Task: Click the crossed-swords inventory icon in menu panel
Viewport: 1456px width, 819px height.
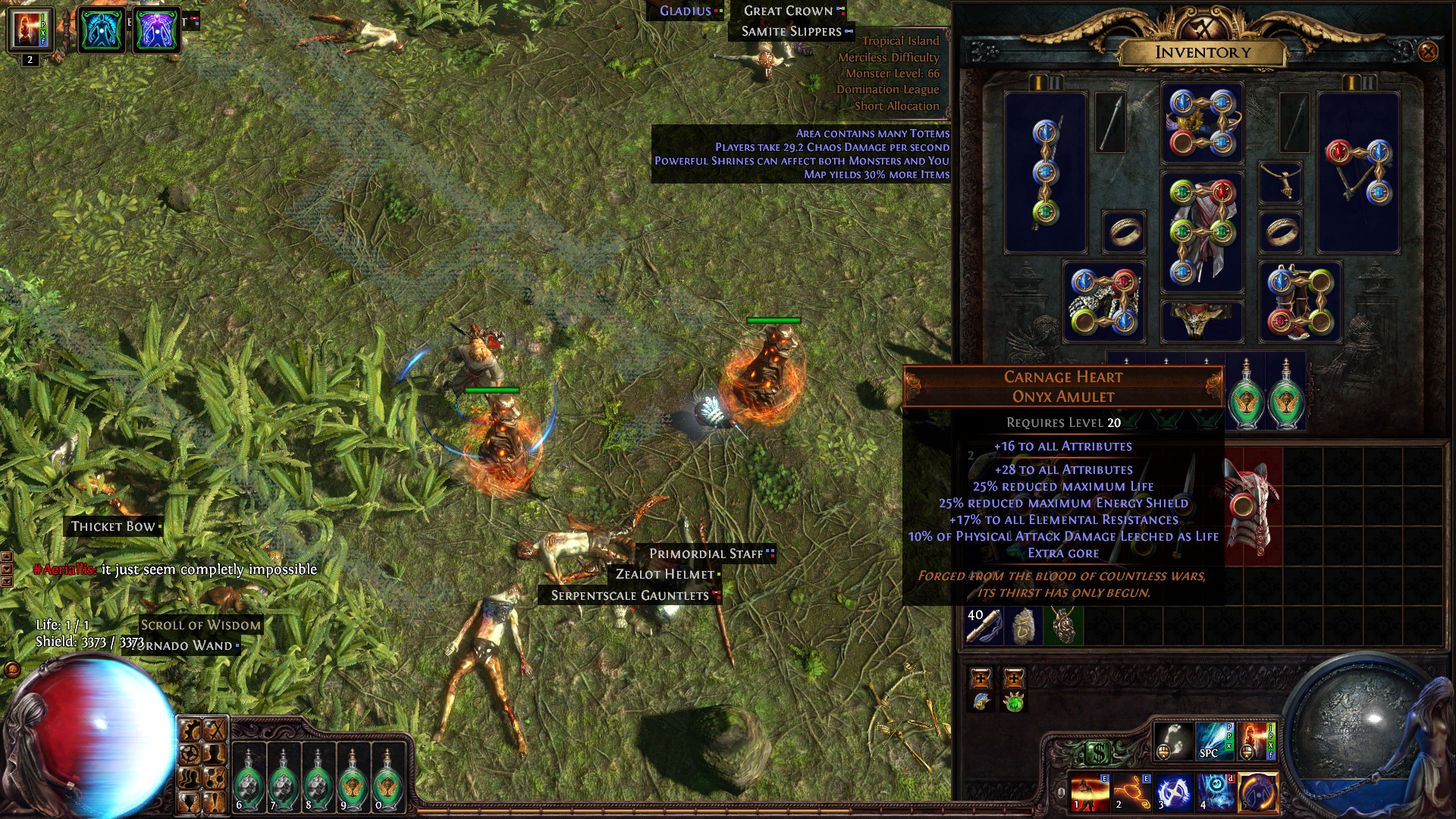Action: tap(214, 730)
